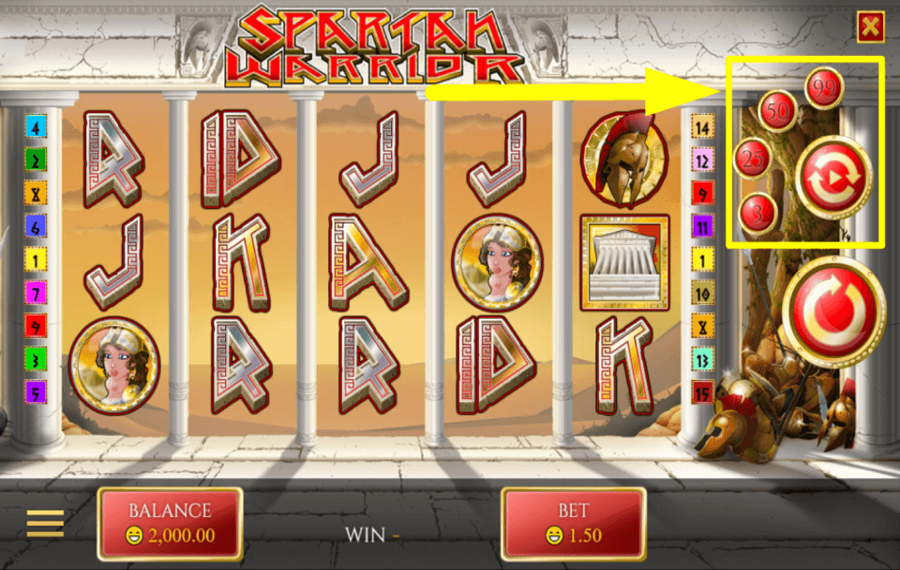Click the Balance panel
Viewport: 900px width, 570px height.
click(x=170, y=523)
